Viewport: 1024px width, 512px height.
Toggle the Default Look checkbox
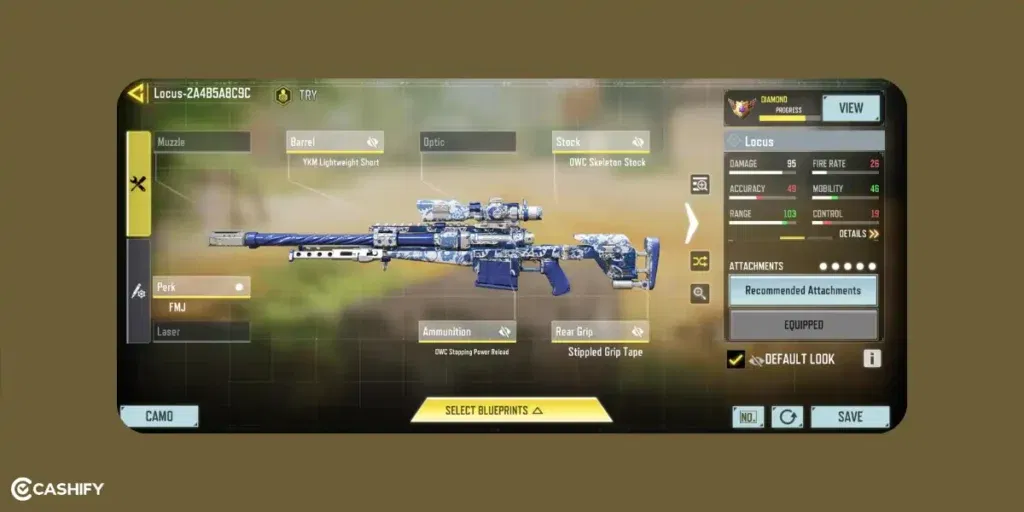pos(736,359)
